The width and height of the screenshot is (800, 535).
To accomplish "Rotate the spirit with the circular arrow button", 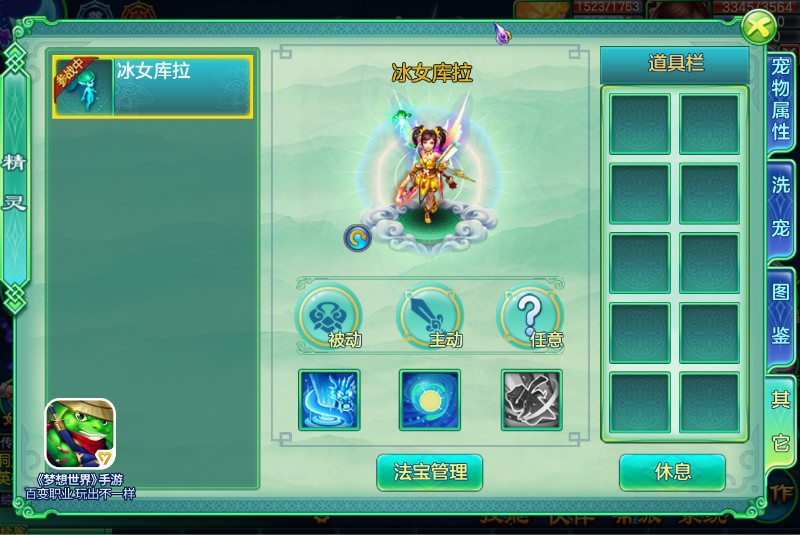I will tap(357, 237).
